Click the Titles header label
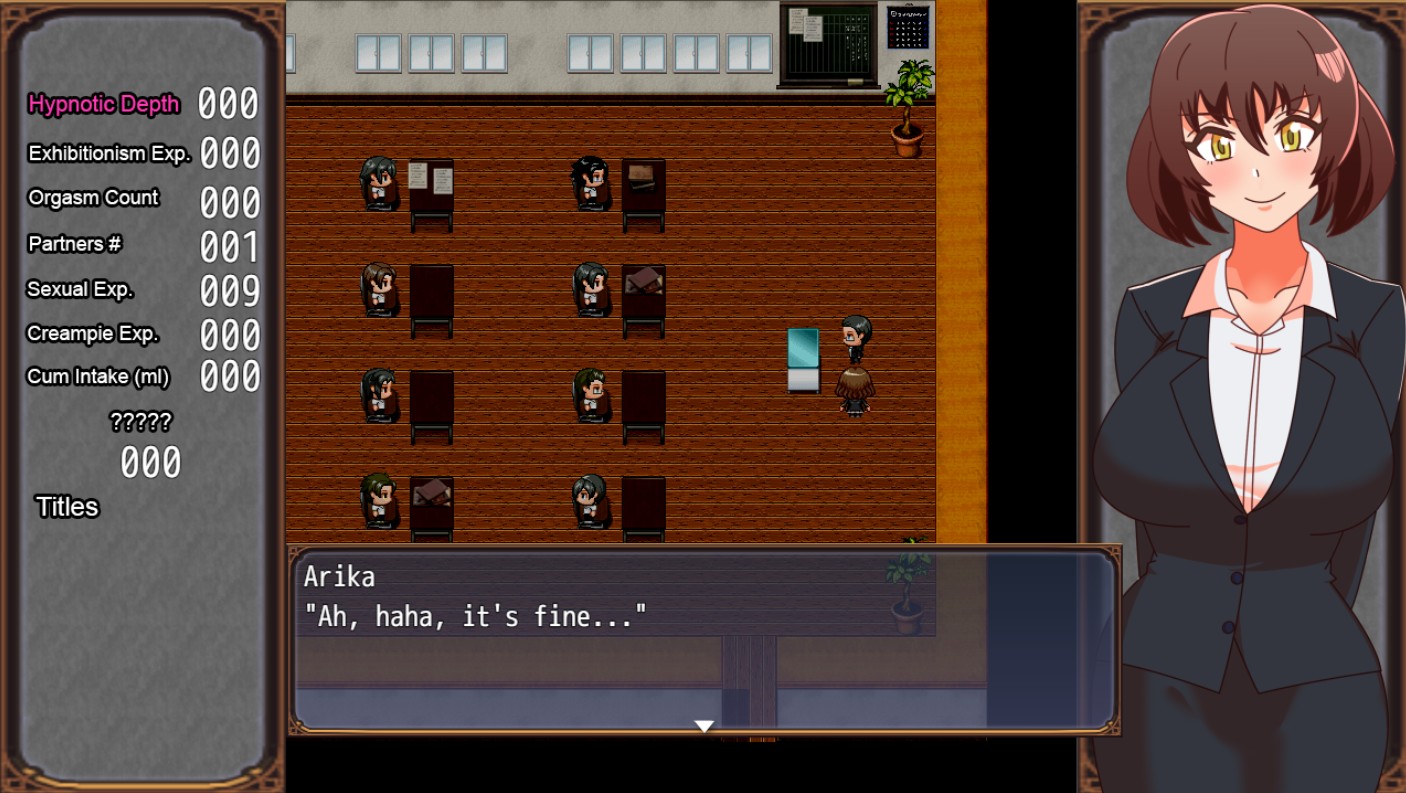 tap(66, 507)
